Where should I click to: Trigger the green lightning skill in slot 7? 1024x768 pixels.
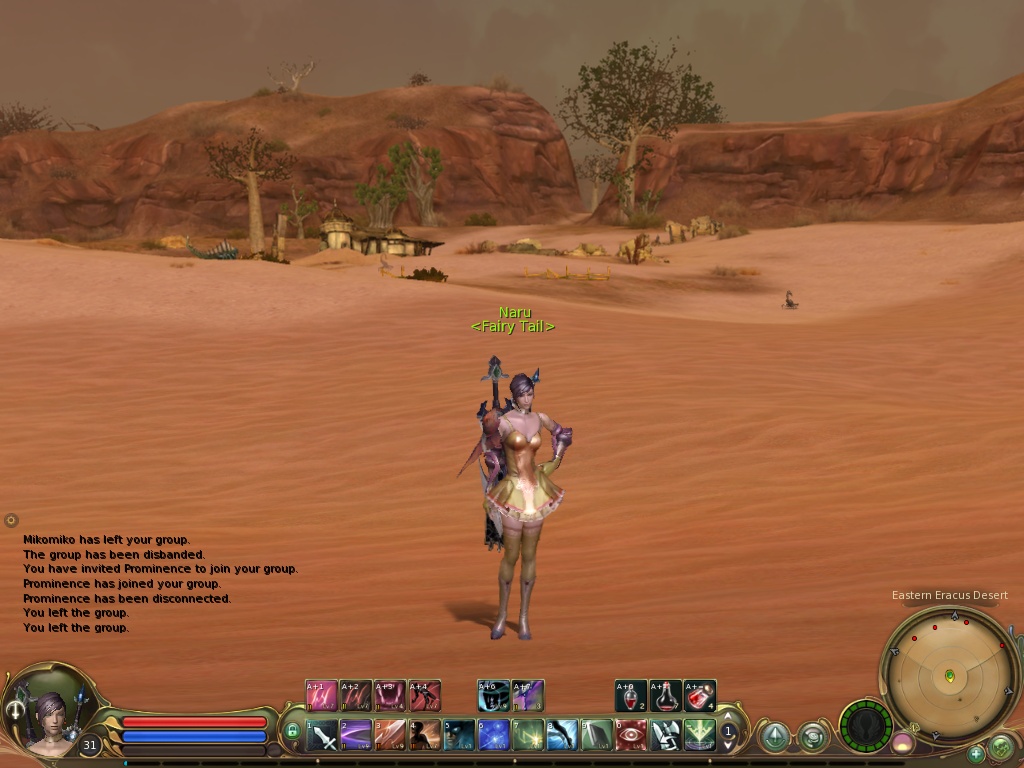(528, 735)
